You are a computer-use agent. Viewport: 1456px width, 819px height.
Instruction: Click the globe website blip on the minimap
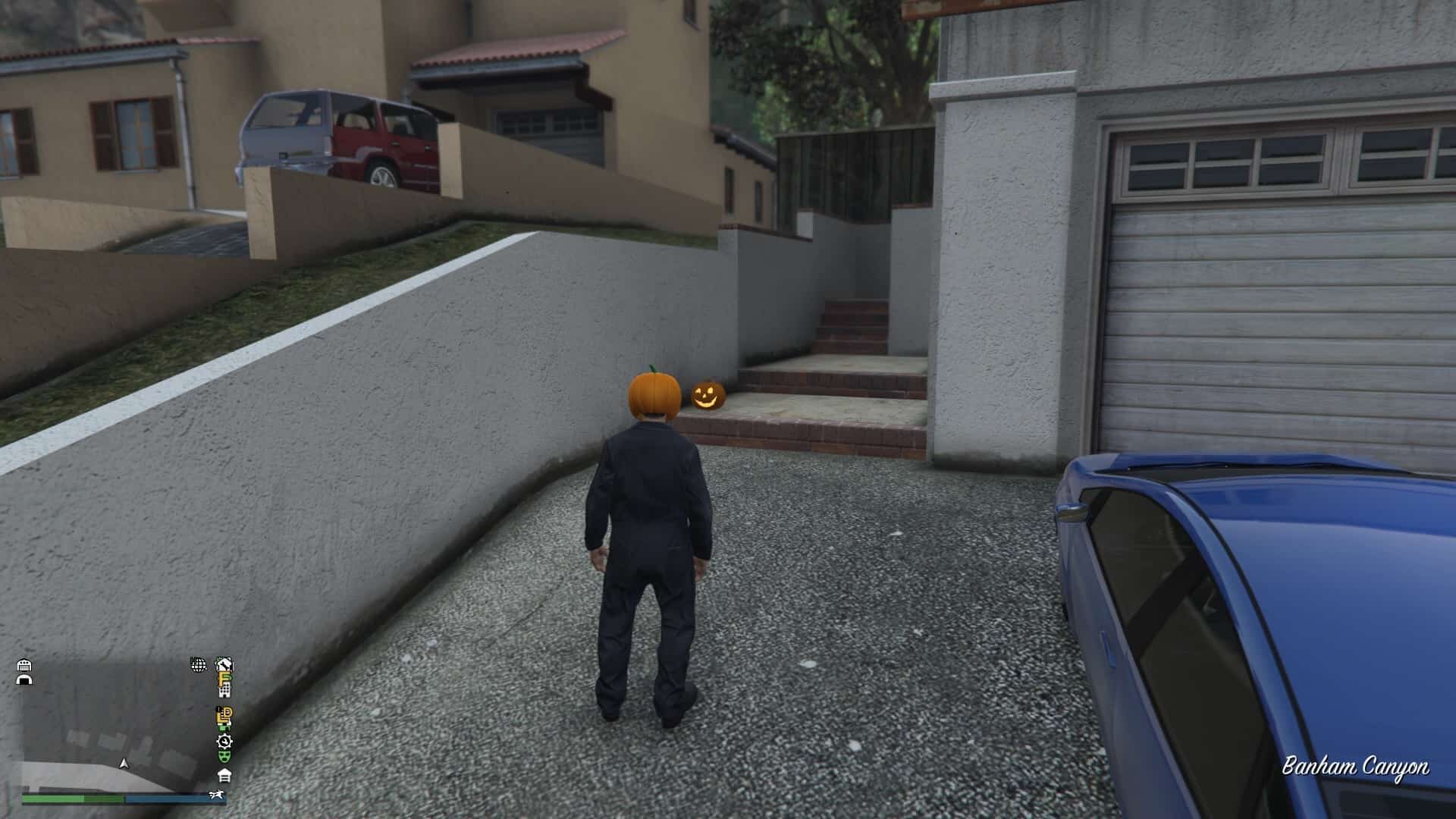coord(199,666)
